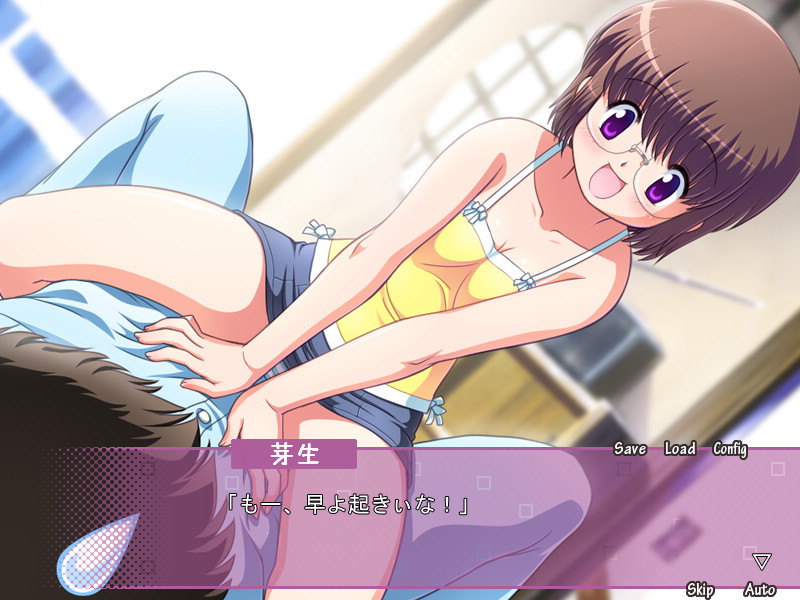Open the Load menu
Screen dimensions: 800x600
(679, 449)
